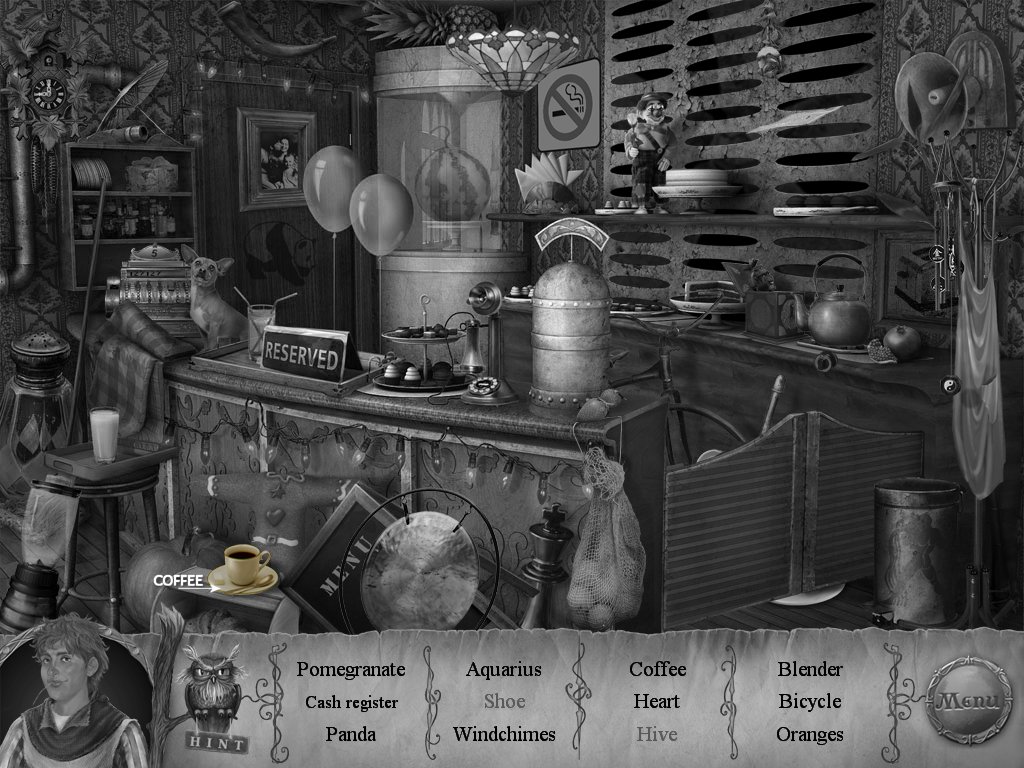The width and height of the screenshot is (1024, 768).
Task: Select the Oranges entry in the item list
Action: click(x=810, y=734)
